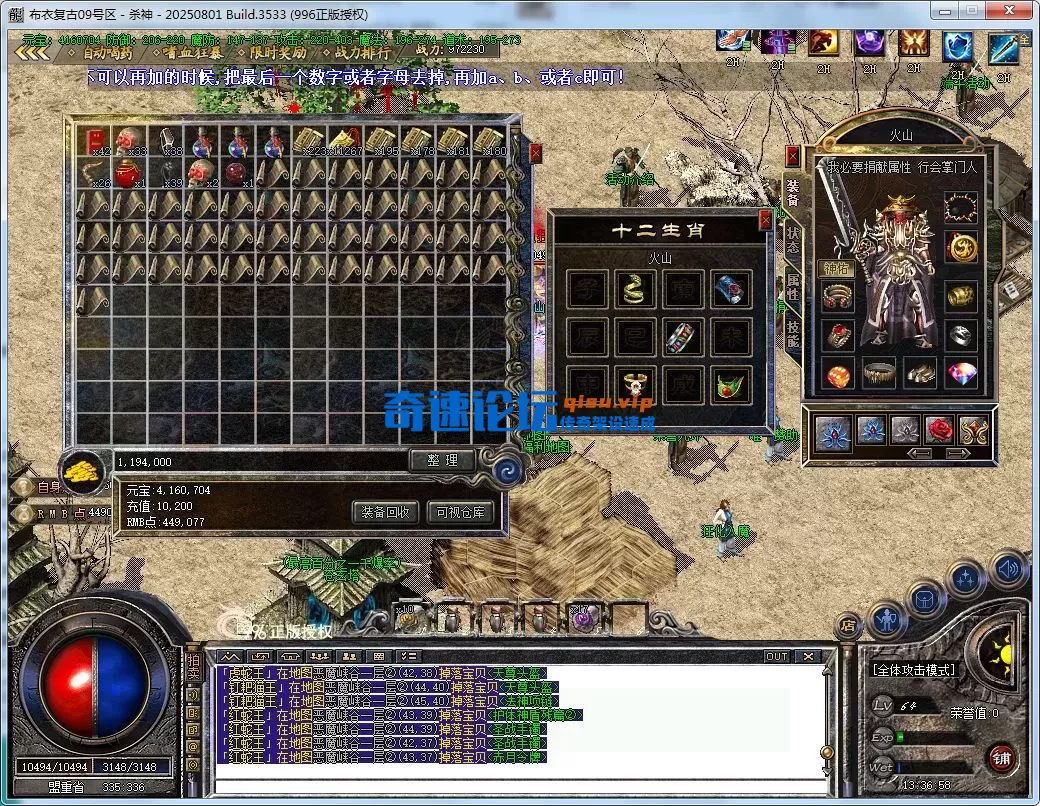
Task: Open the 技能 skills tab
Action: pos(792,335)
